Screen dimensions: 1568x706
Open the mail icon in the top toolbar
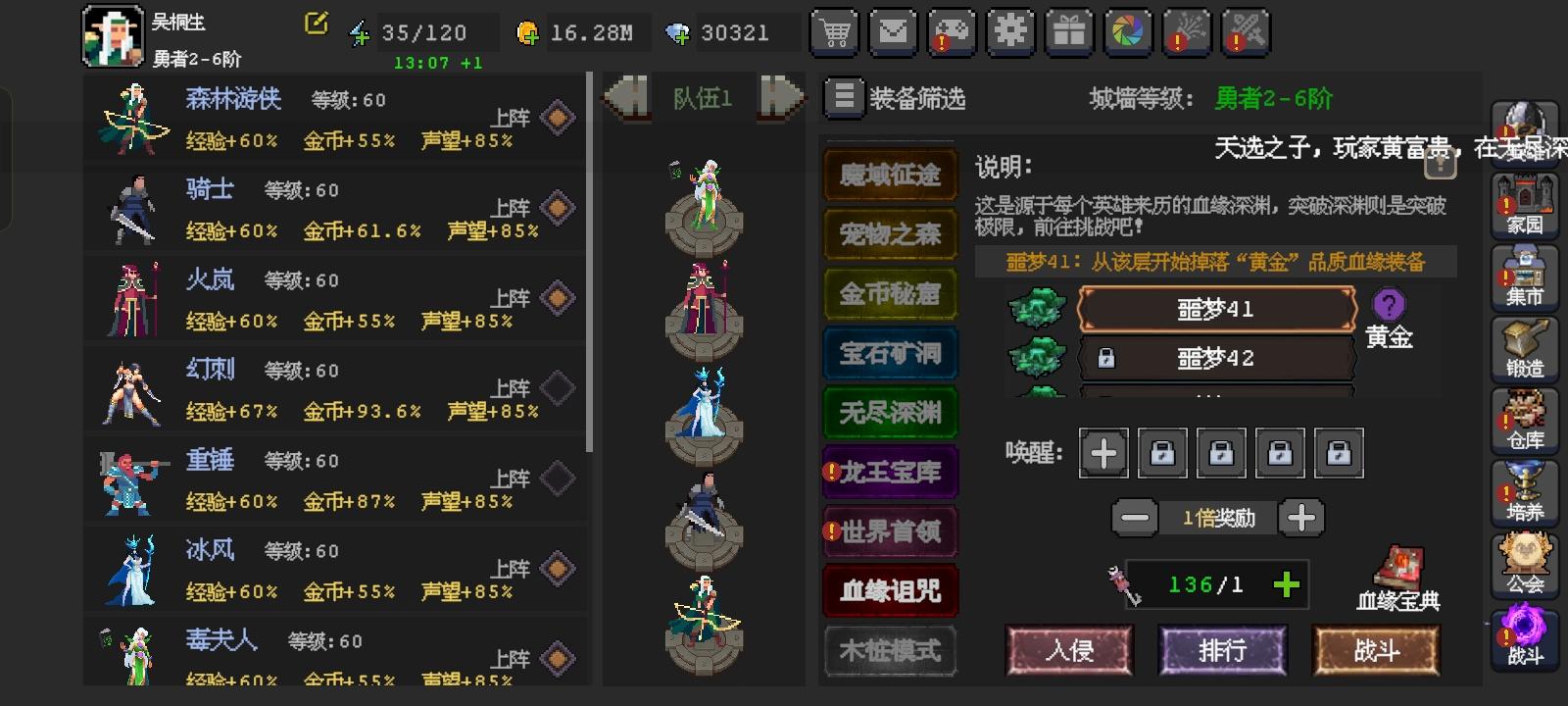coord(893,32)
